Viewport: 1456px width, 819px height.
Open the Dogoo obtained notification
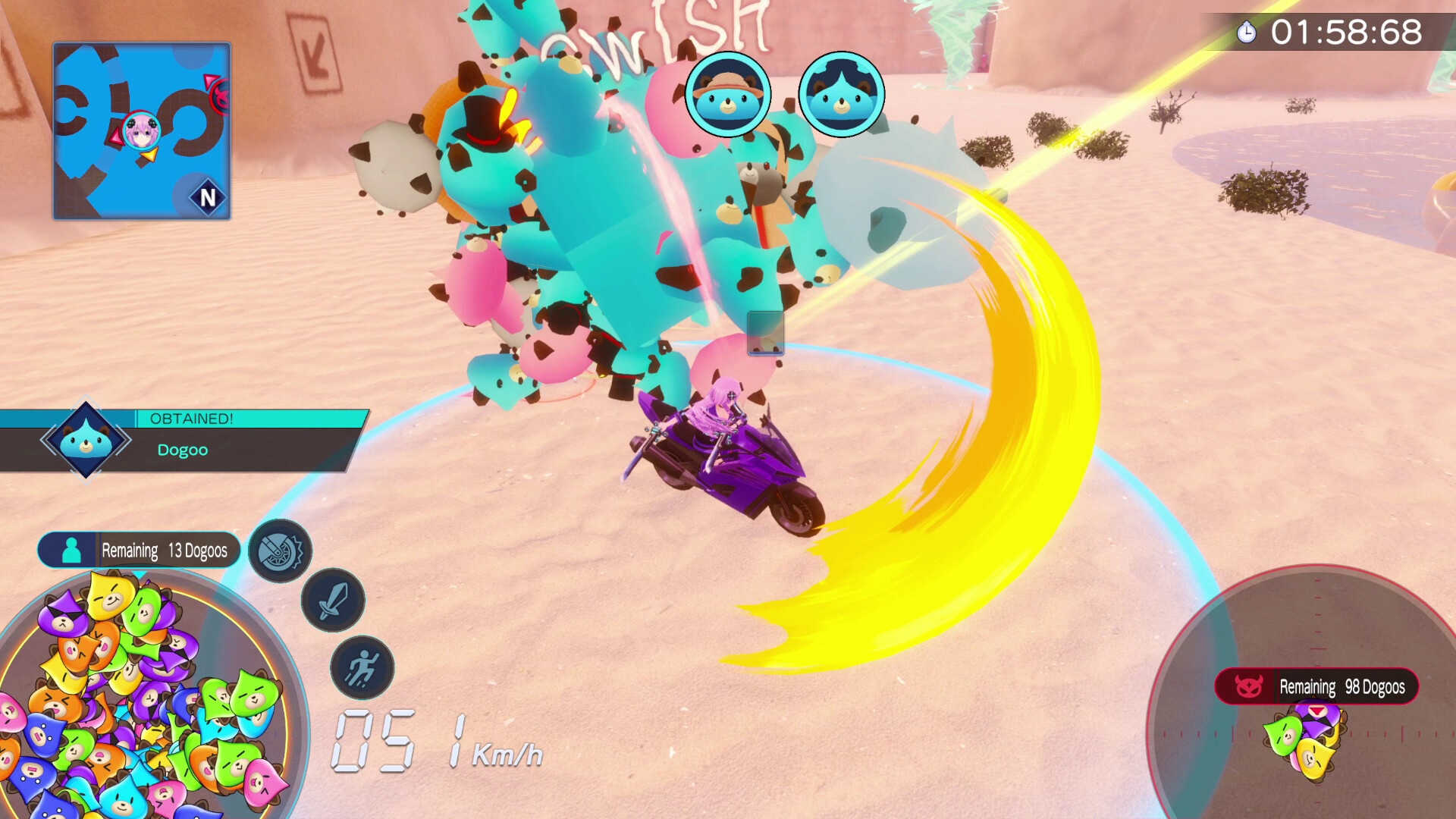tap(182, 441)
